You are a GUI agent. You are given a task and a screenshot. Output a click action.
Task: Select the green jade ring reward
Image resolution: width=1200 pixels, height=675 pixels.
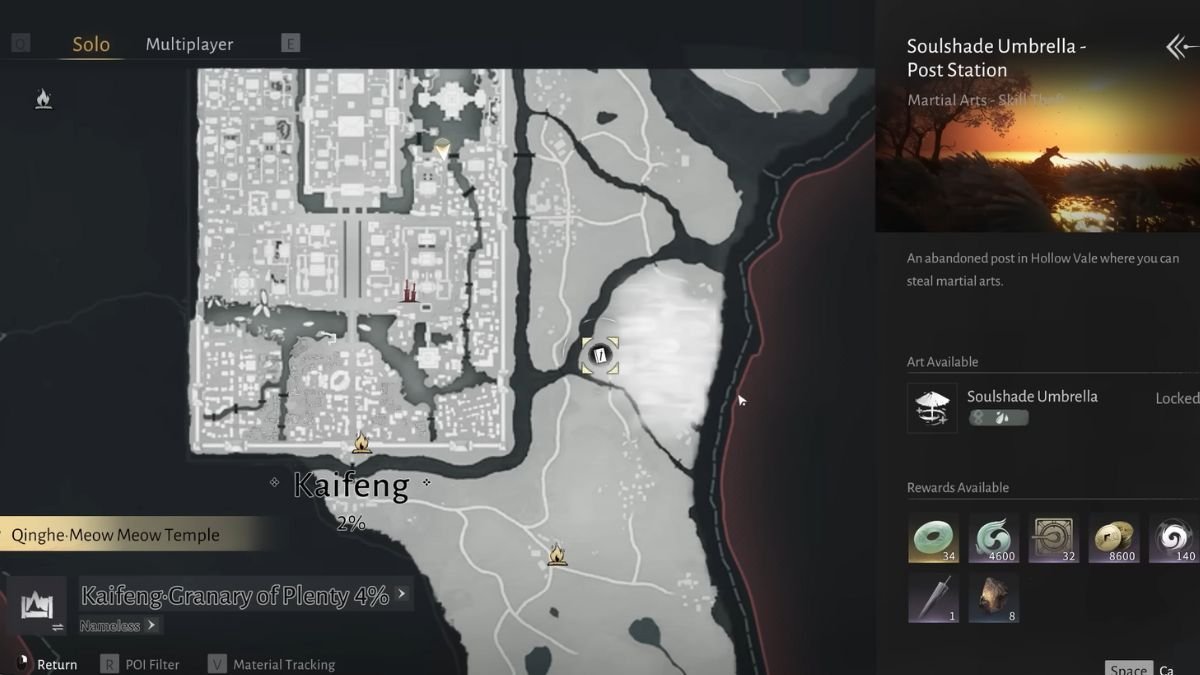[x=933, y=538]
